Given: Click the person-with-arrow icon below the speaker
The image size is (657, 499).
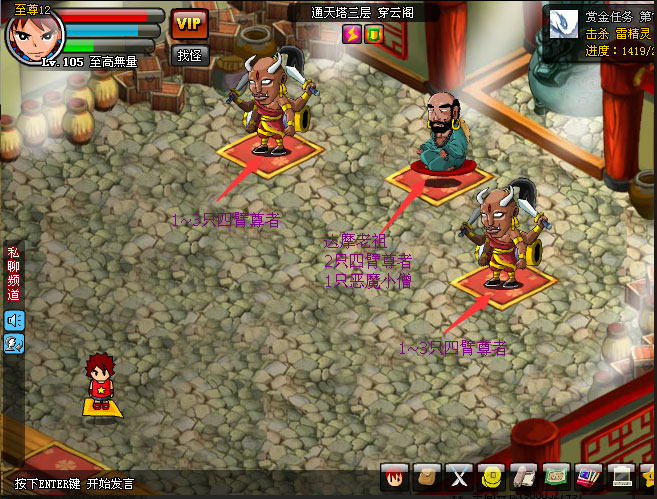Looking at the screenshot, I should [x=14, y=343].
